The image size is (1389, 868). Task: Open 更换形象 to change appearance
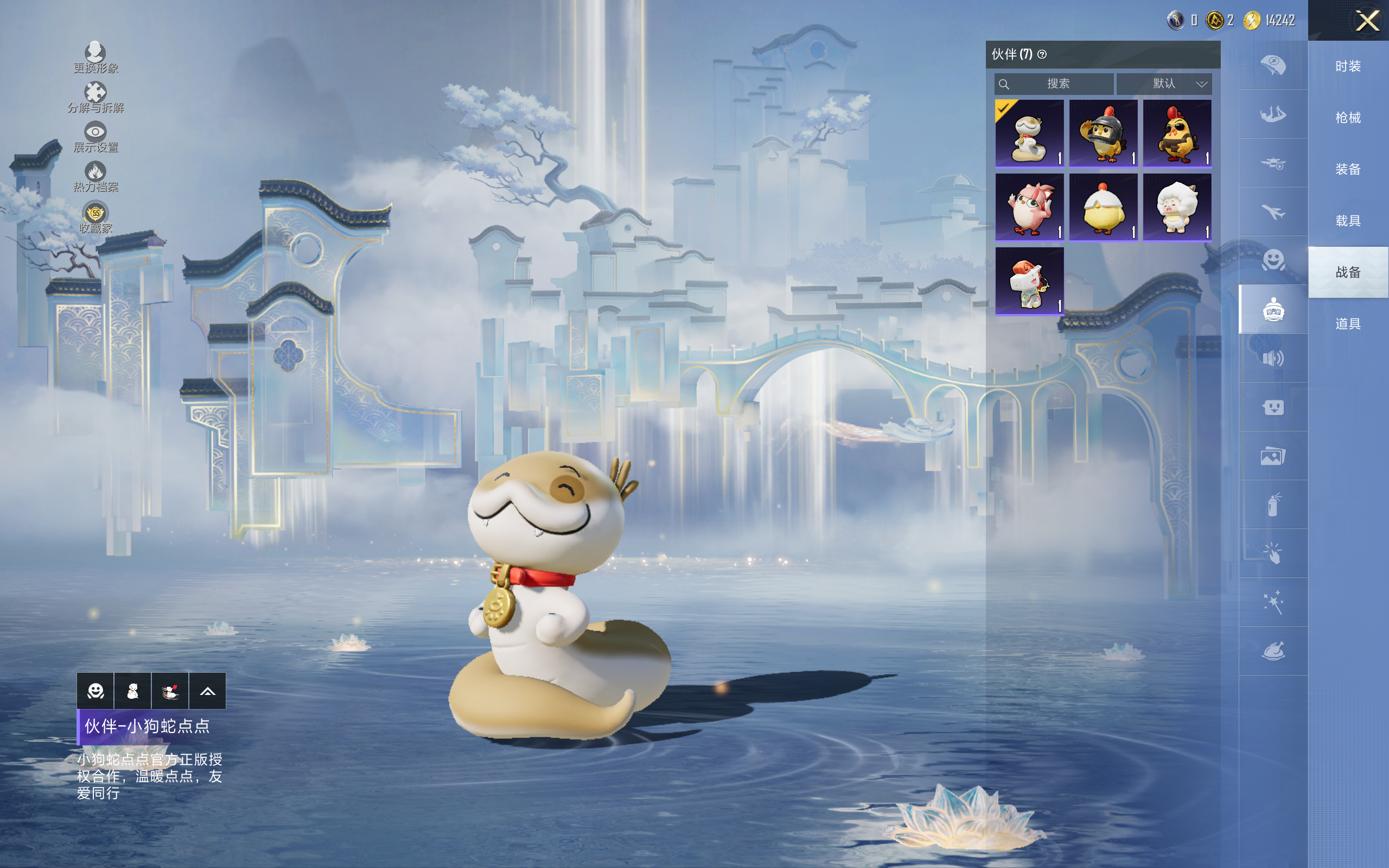(95, 58)
